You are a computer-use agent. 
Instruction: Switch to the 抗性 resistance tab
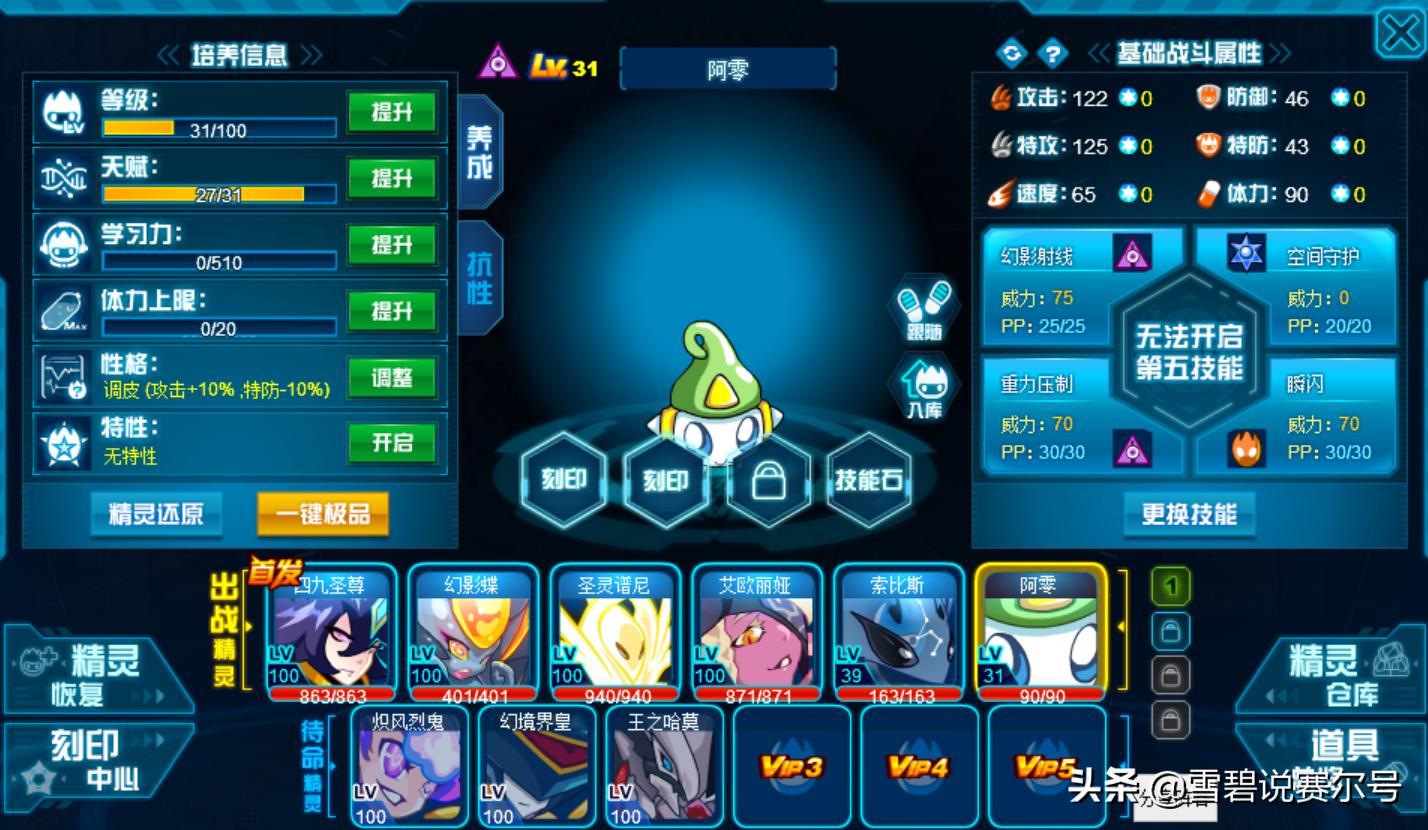click(x=480, y=278)
